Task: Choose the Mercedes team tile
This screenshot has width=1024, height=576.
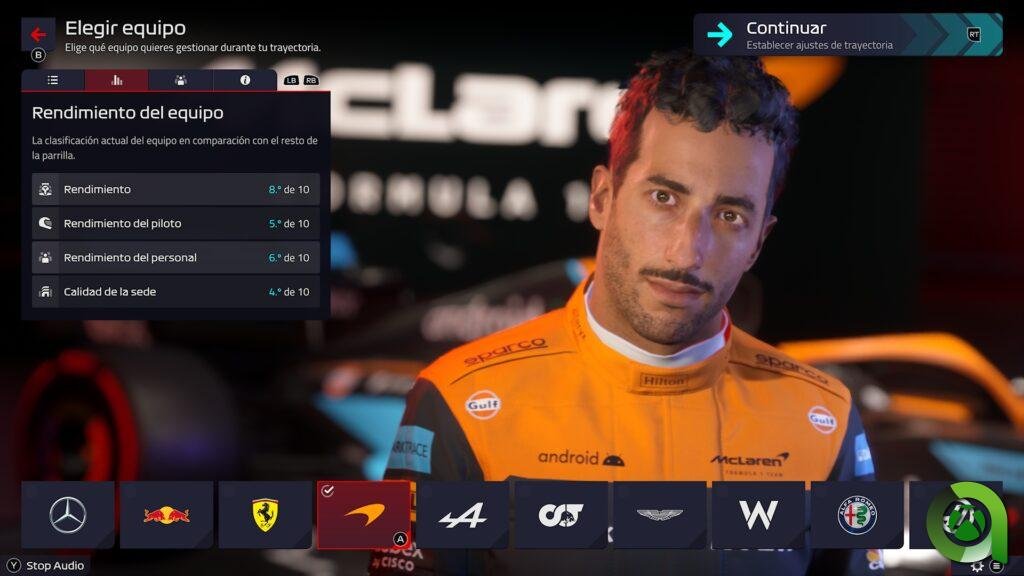Action: [68, 515]
